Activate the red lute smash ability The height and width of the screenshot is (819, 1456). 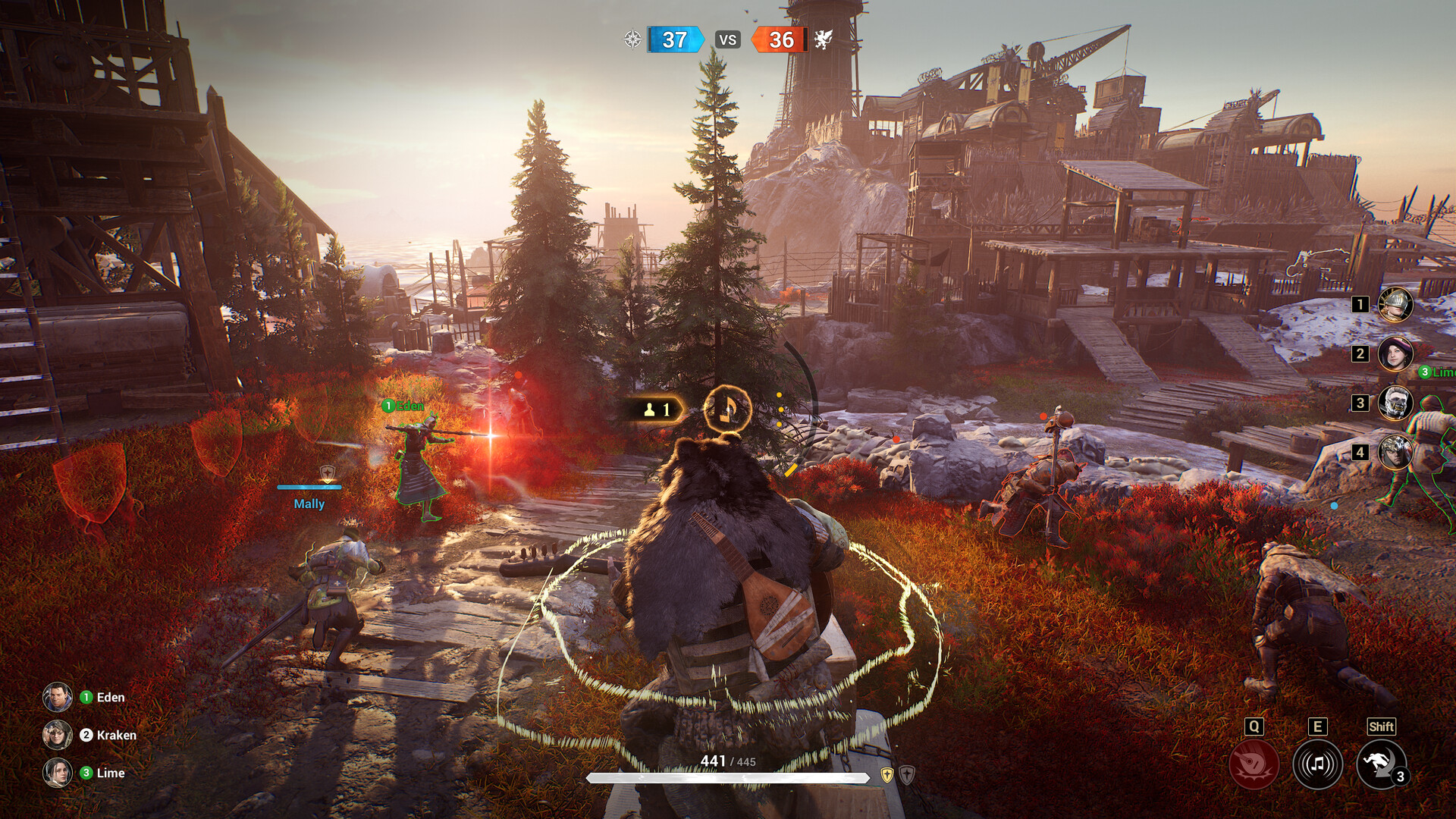(1254, 764)
